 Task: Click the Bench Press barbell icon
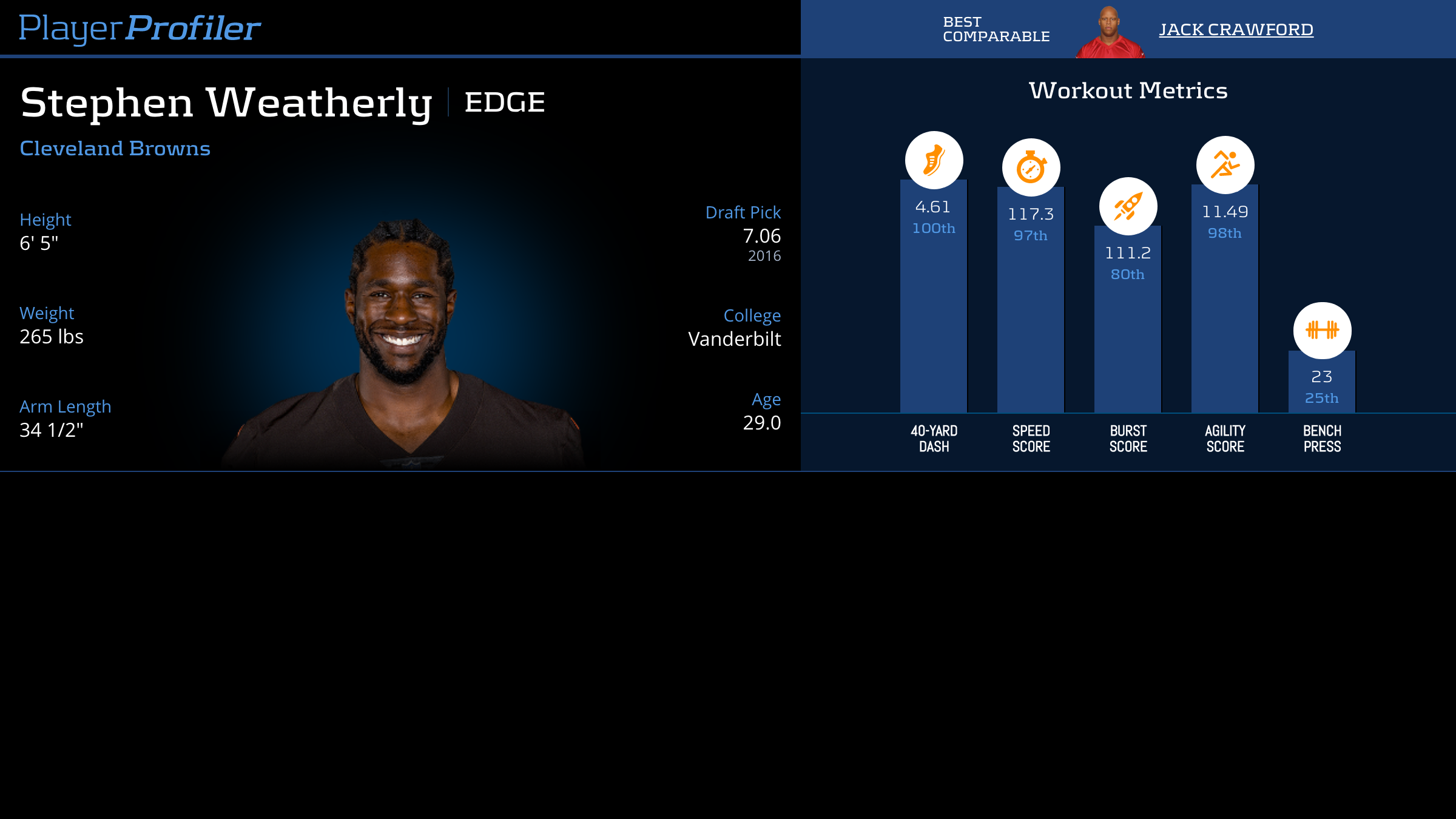[1322, 330]
